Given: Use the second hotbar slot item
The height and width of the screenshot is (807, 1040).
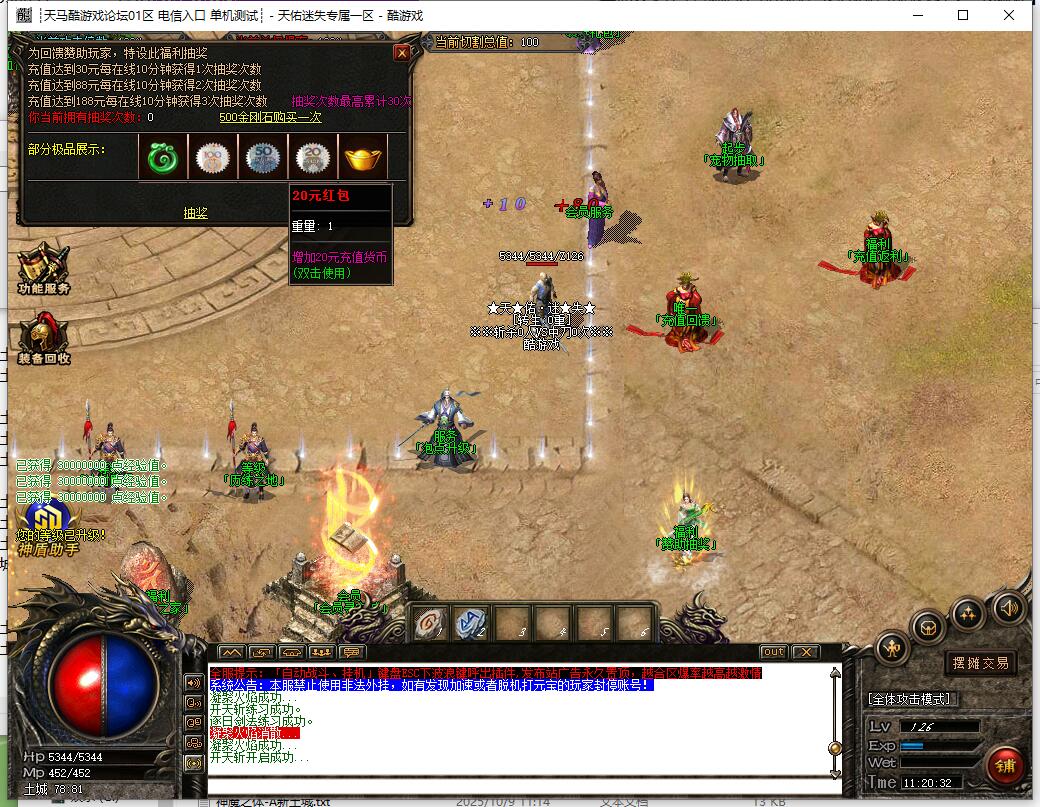Looking at the screenshot, I should [472, 624].
